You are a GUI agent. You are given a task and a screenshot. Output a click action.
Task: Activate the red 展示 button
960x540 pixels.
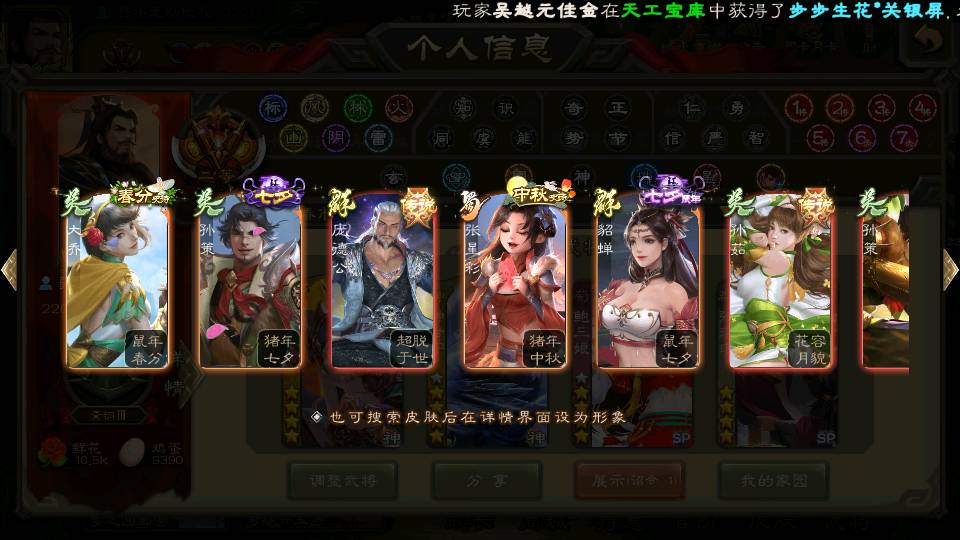pyautogui.click(x=629, y=480)
